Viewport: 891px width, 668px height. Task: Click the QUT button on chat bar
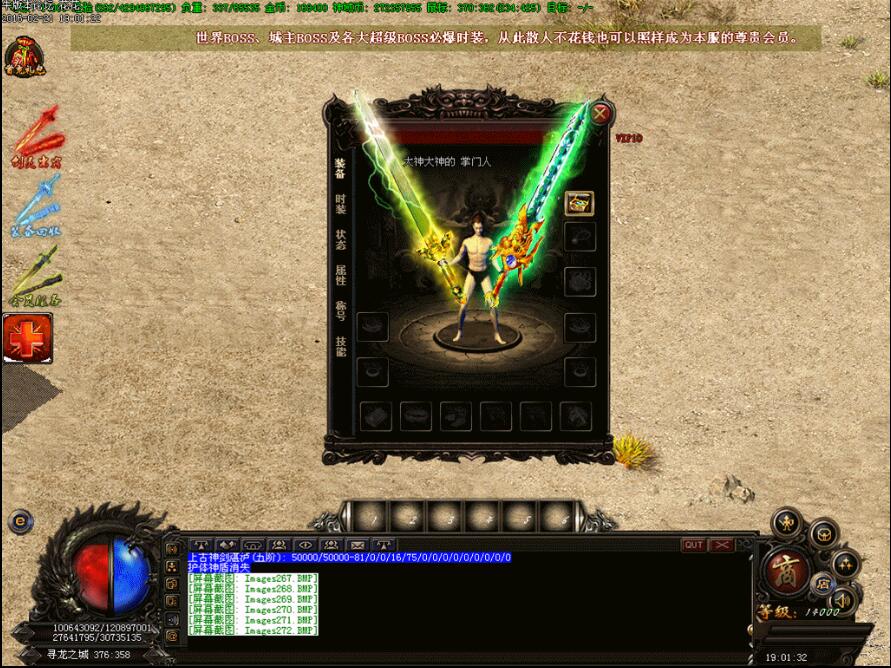[693, 545]
